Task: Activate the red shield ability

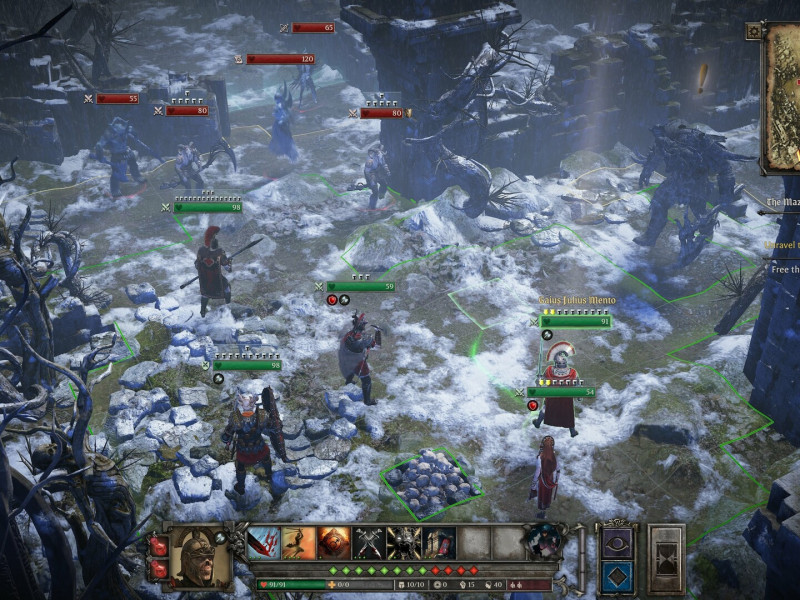Action: pos(334,543)
